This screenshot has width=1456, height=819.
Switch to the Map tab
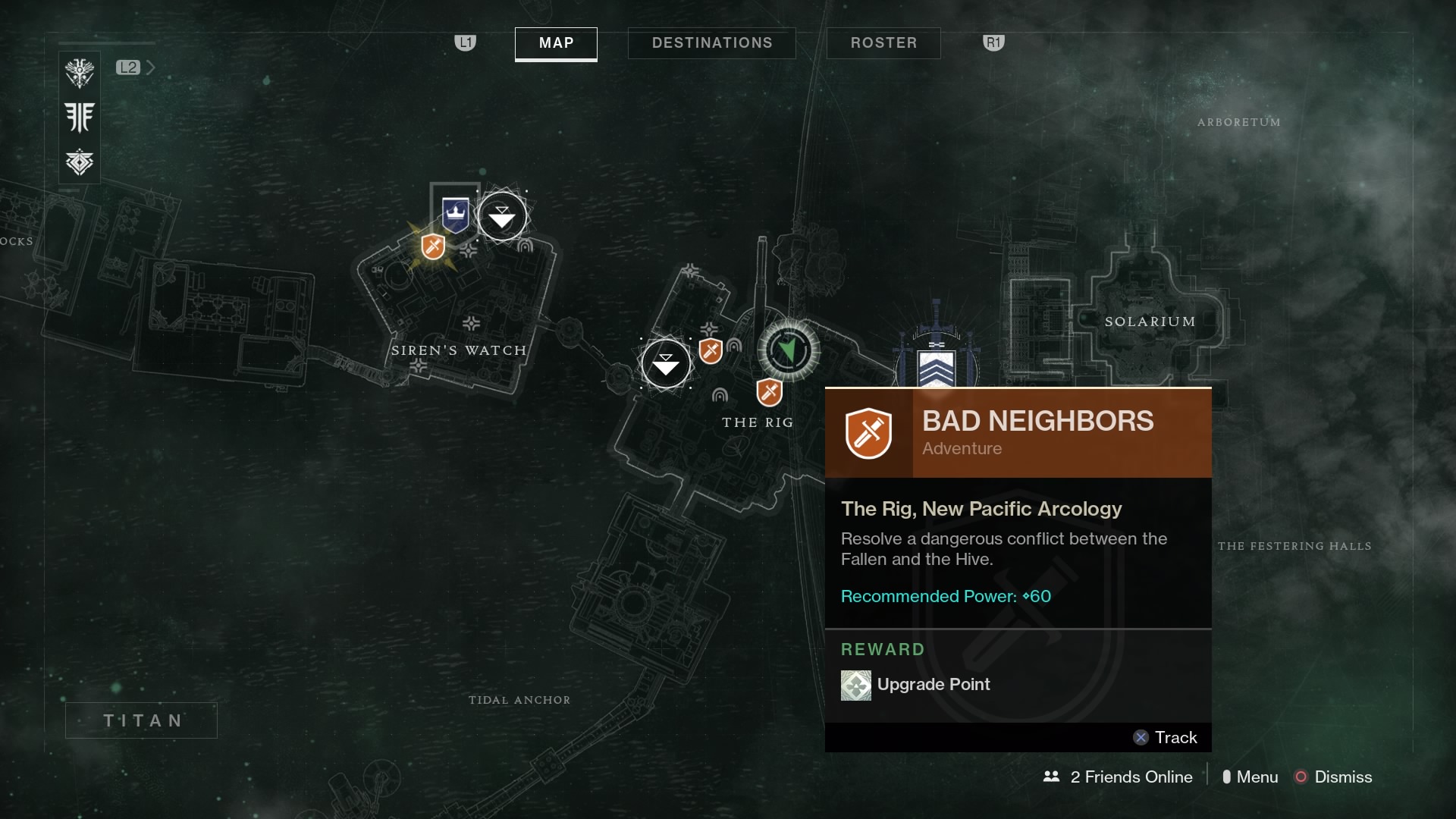pyautogui.click(x=556, y=43)
